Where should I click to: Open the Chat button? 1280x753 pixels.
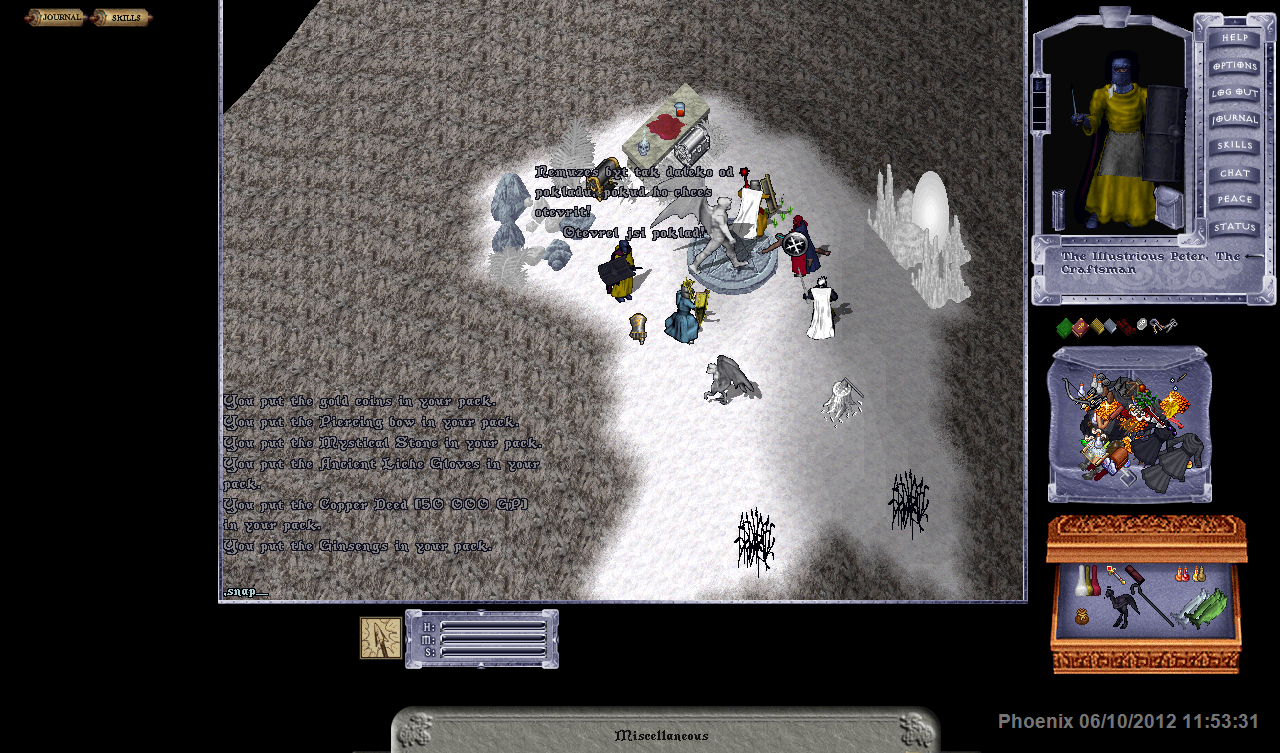click(x=1234, y=173)
